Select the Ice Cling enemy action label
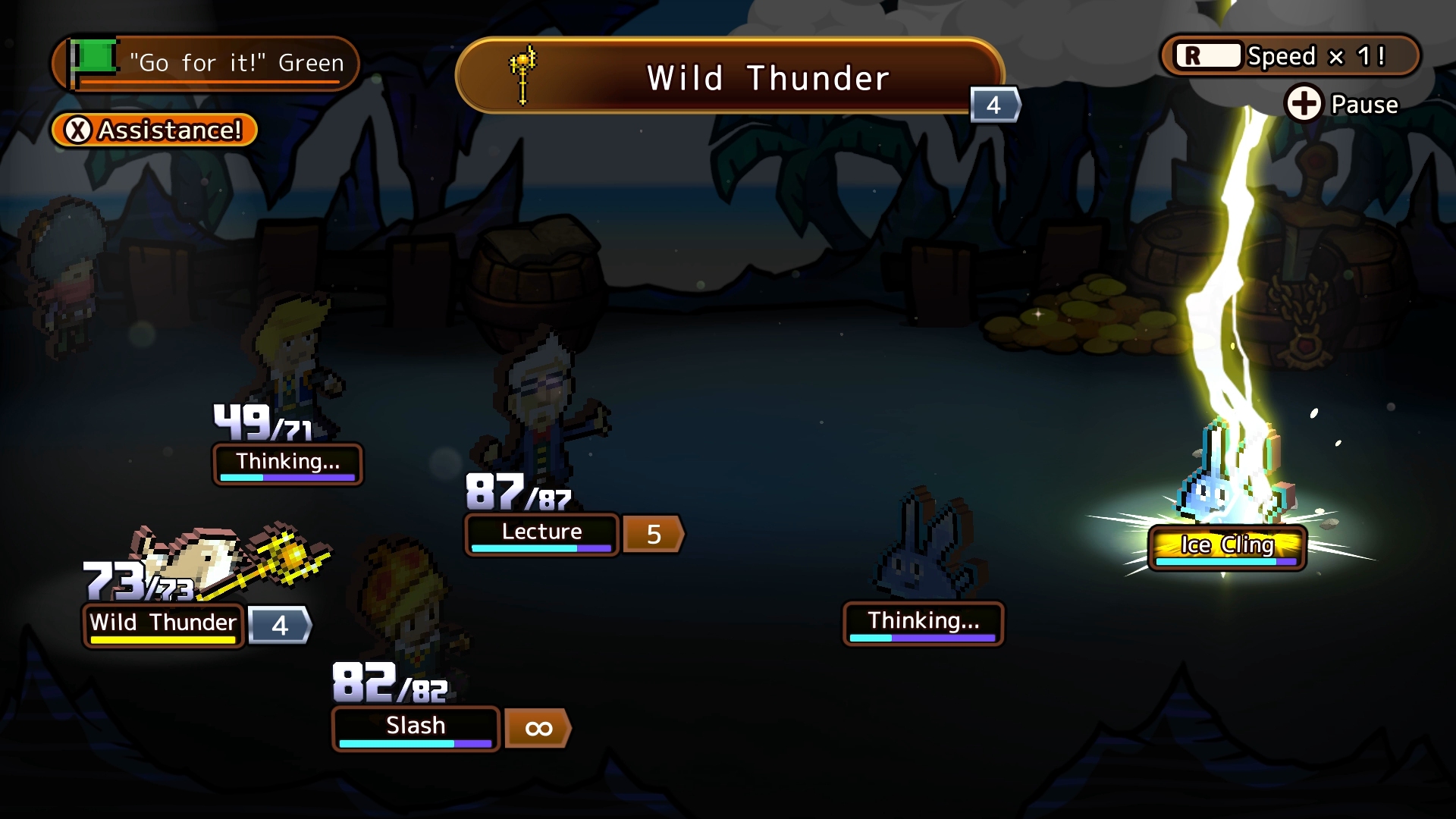This screenshot has height=819, width=1456. click(1226, 546)
